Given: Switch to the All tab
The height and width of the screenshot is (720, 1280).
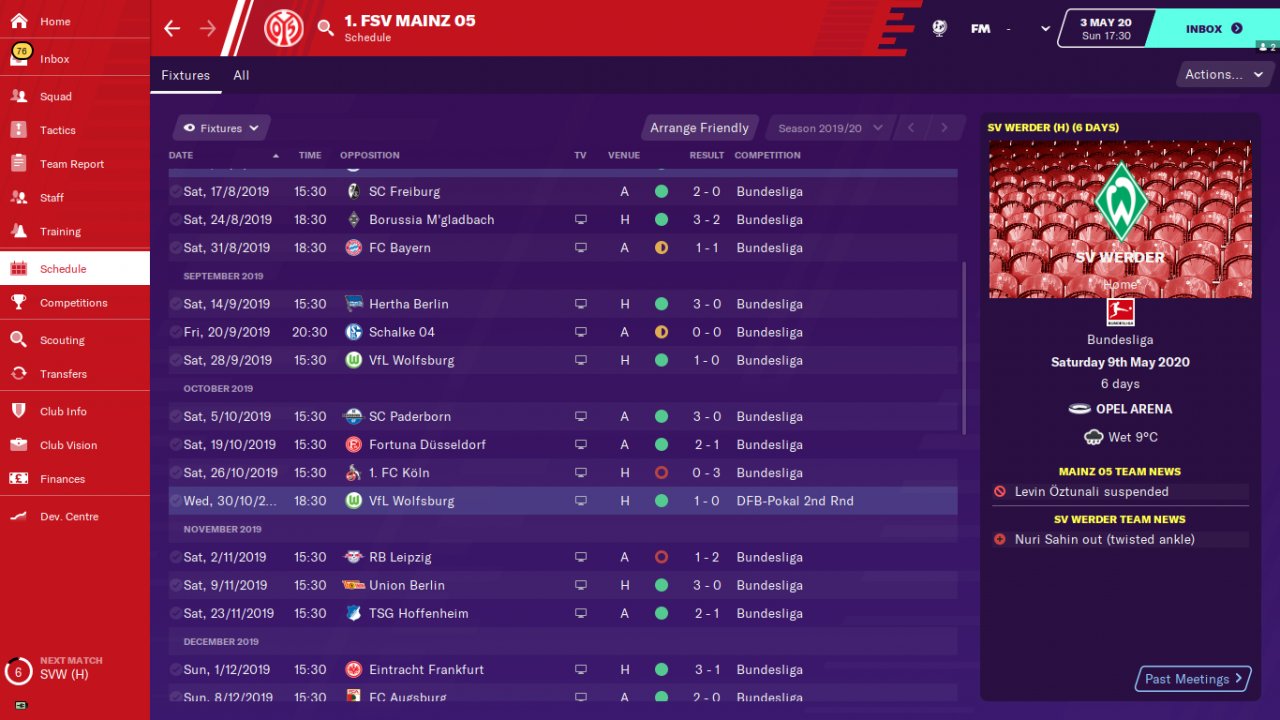Looking at the screenshot, I should point(241,75).
